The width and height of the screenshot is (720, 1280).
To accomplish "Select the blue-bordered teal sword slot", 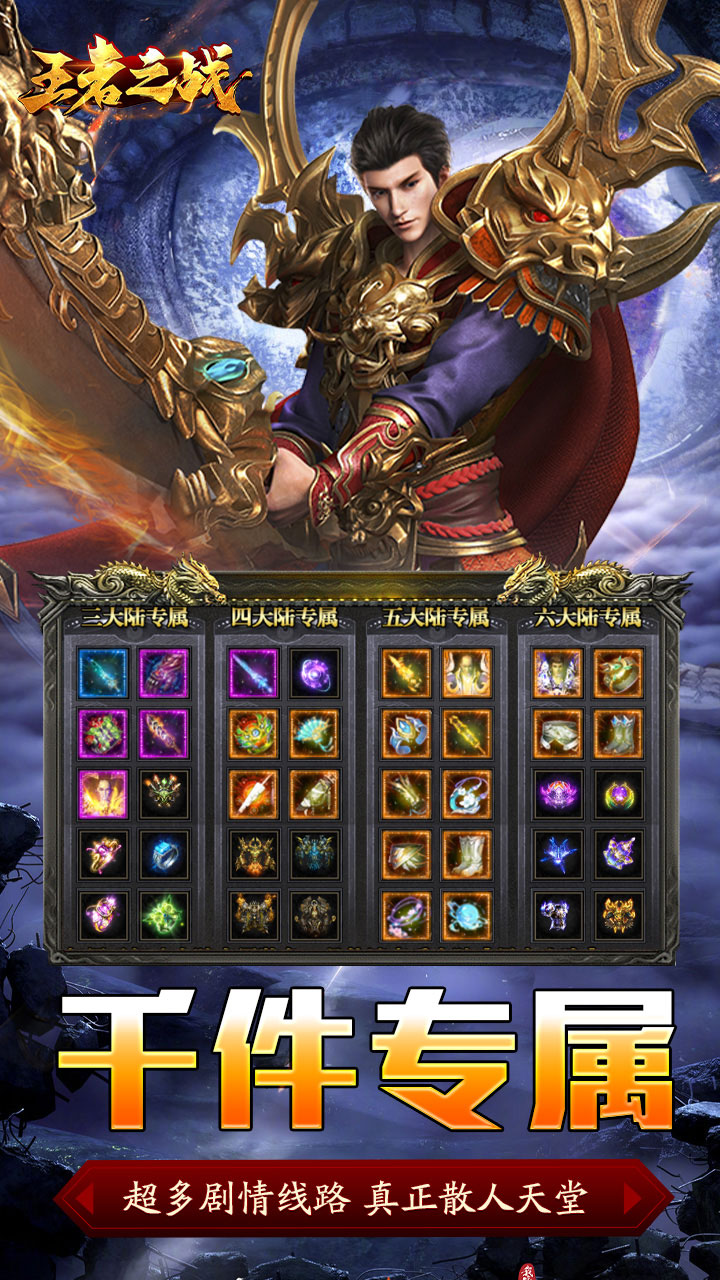I will click(x=103, y=673).
